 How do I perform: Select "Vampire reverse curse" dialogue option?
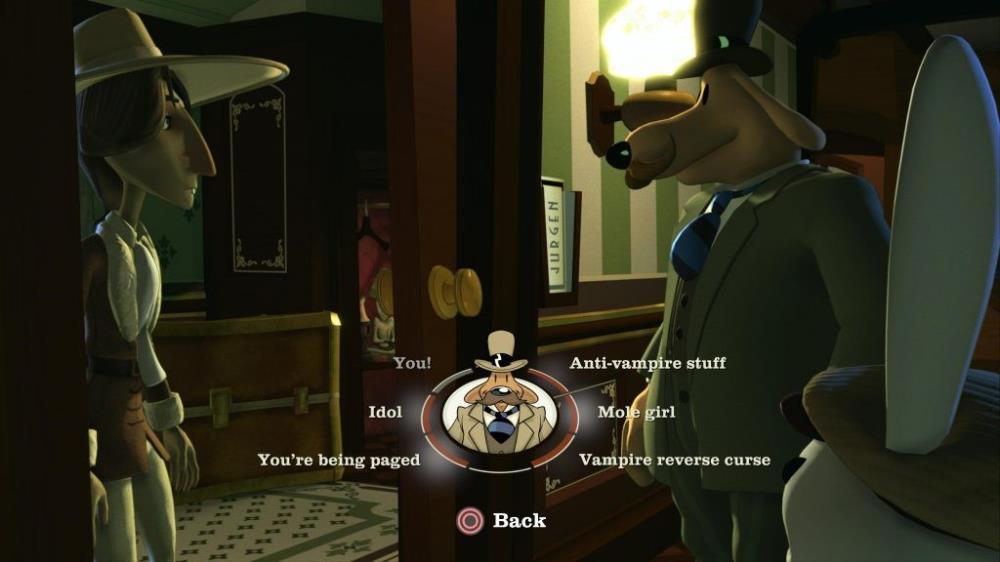coord(675,460)
